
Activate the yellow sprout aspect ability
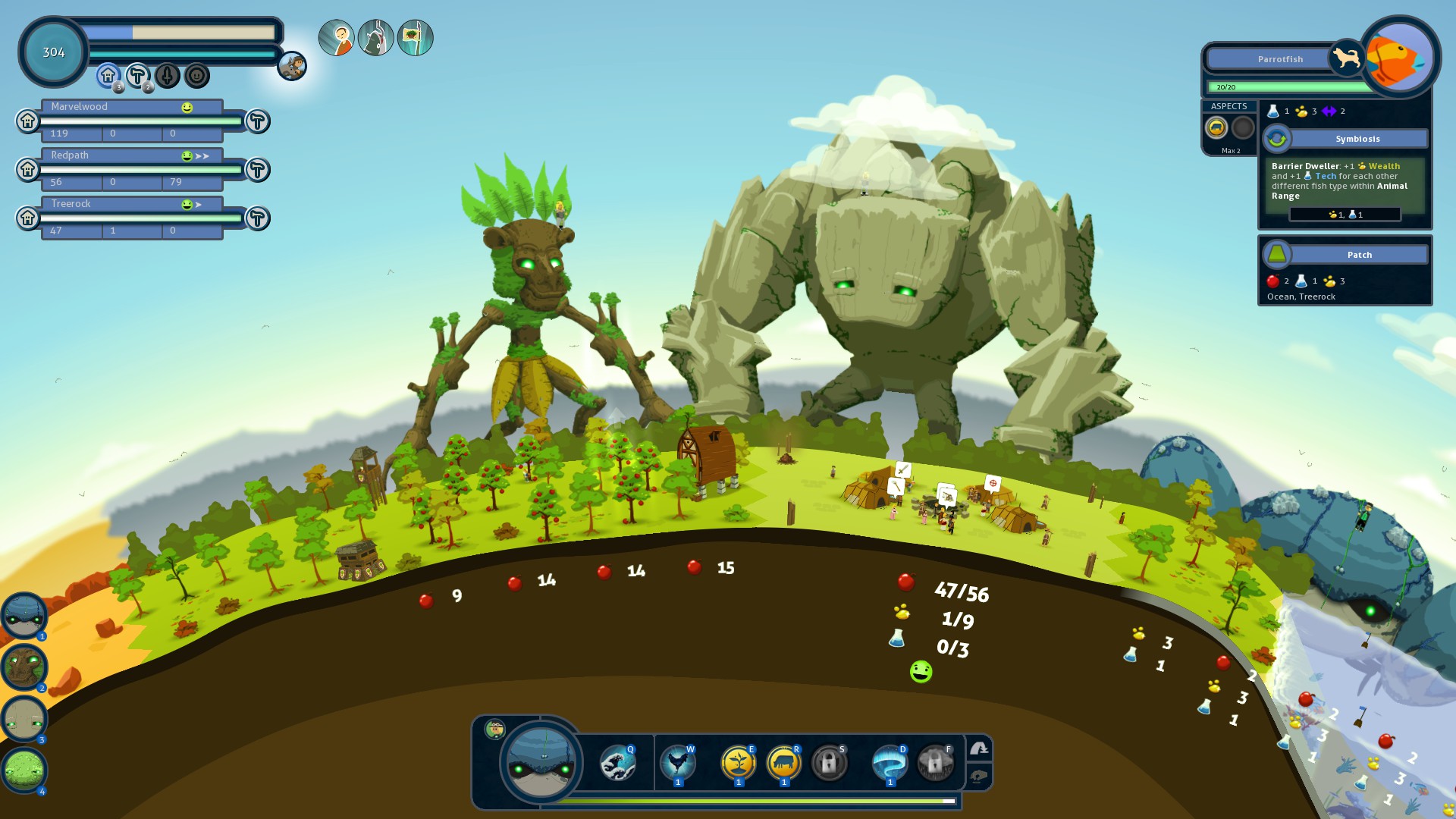tap(738, 763)
